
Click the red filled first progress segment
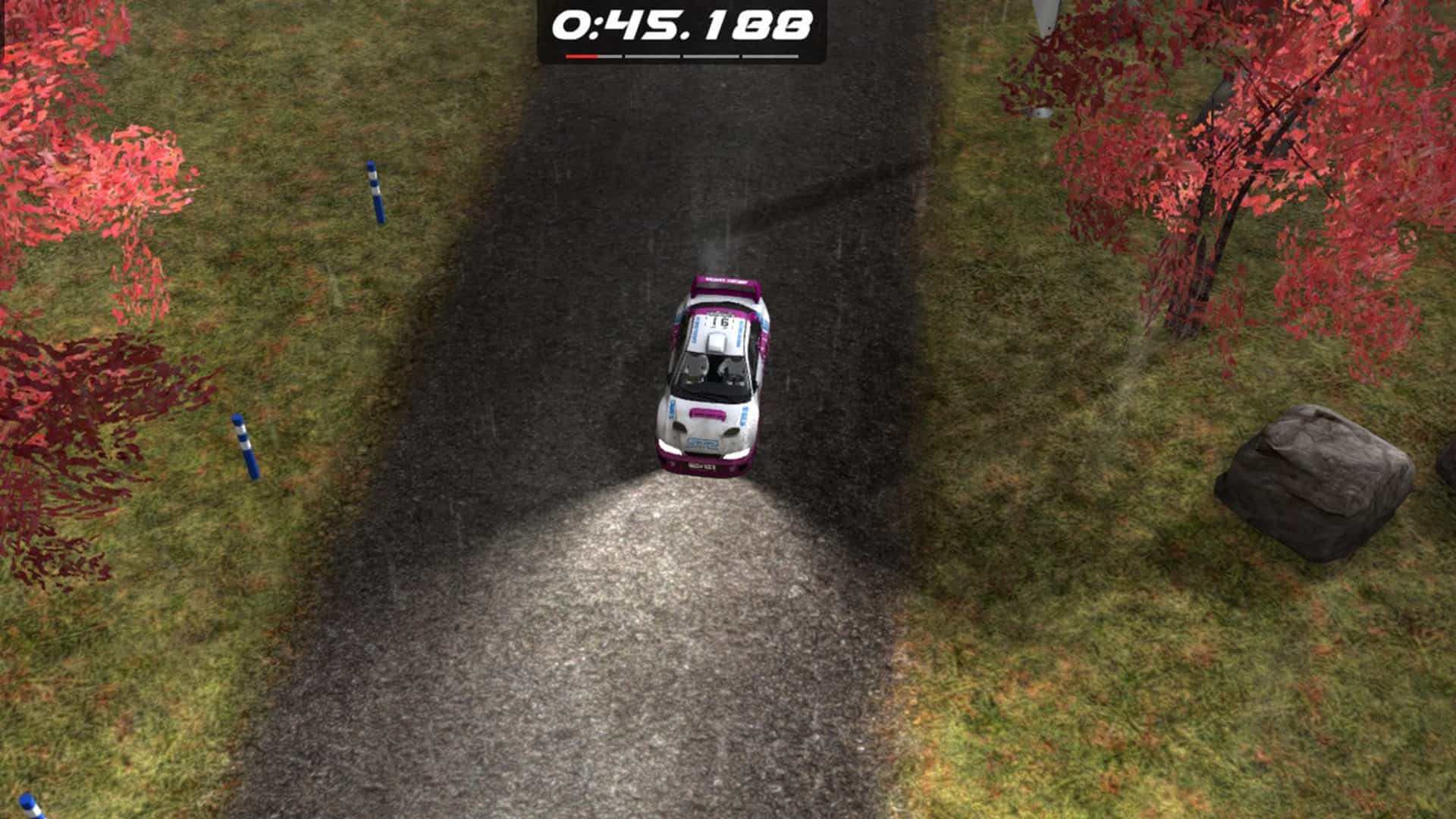coord(582,56)
